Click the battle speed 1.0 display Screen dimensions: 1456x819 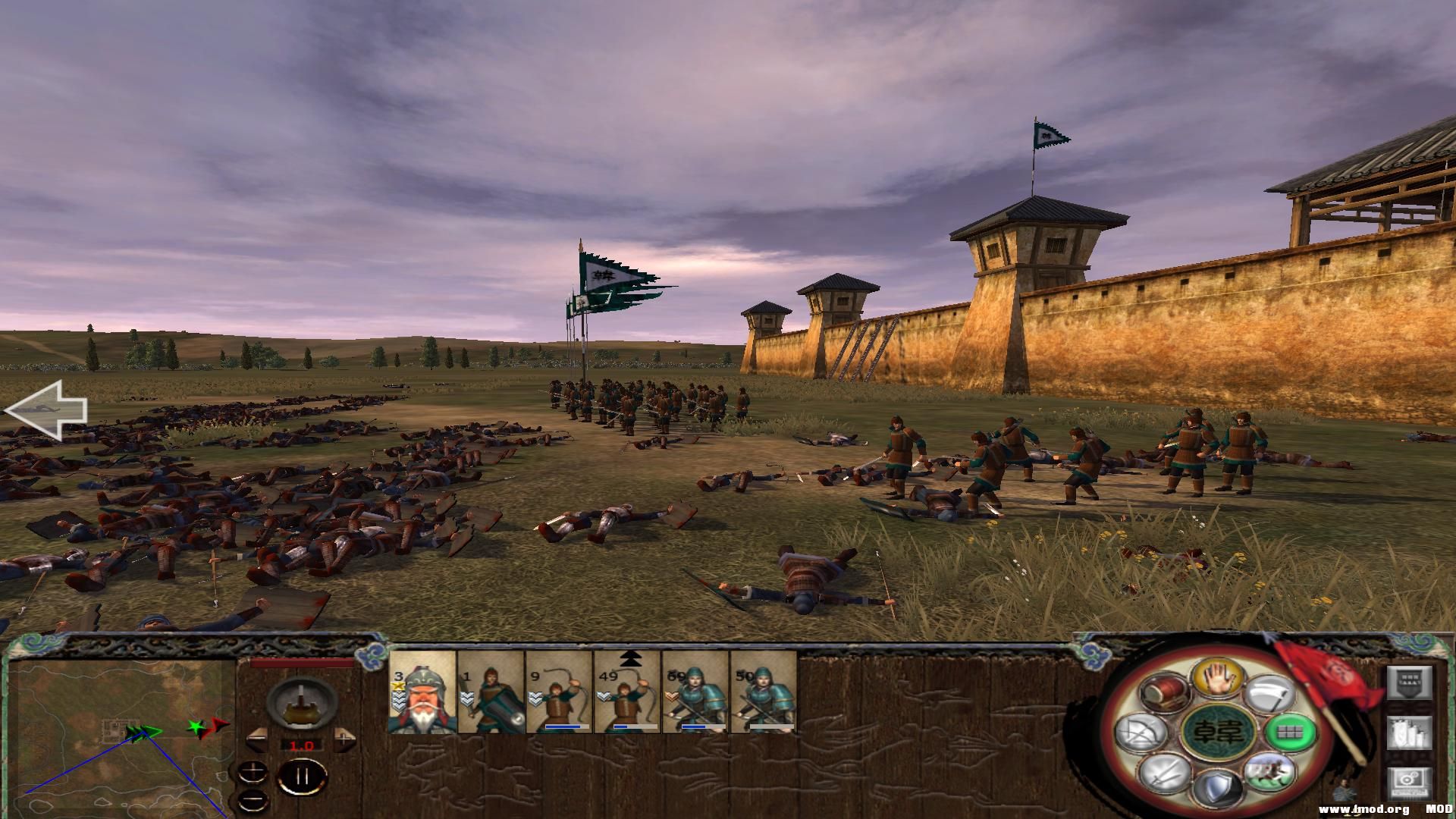pos(302,745)
